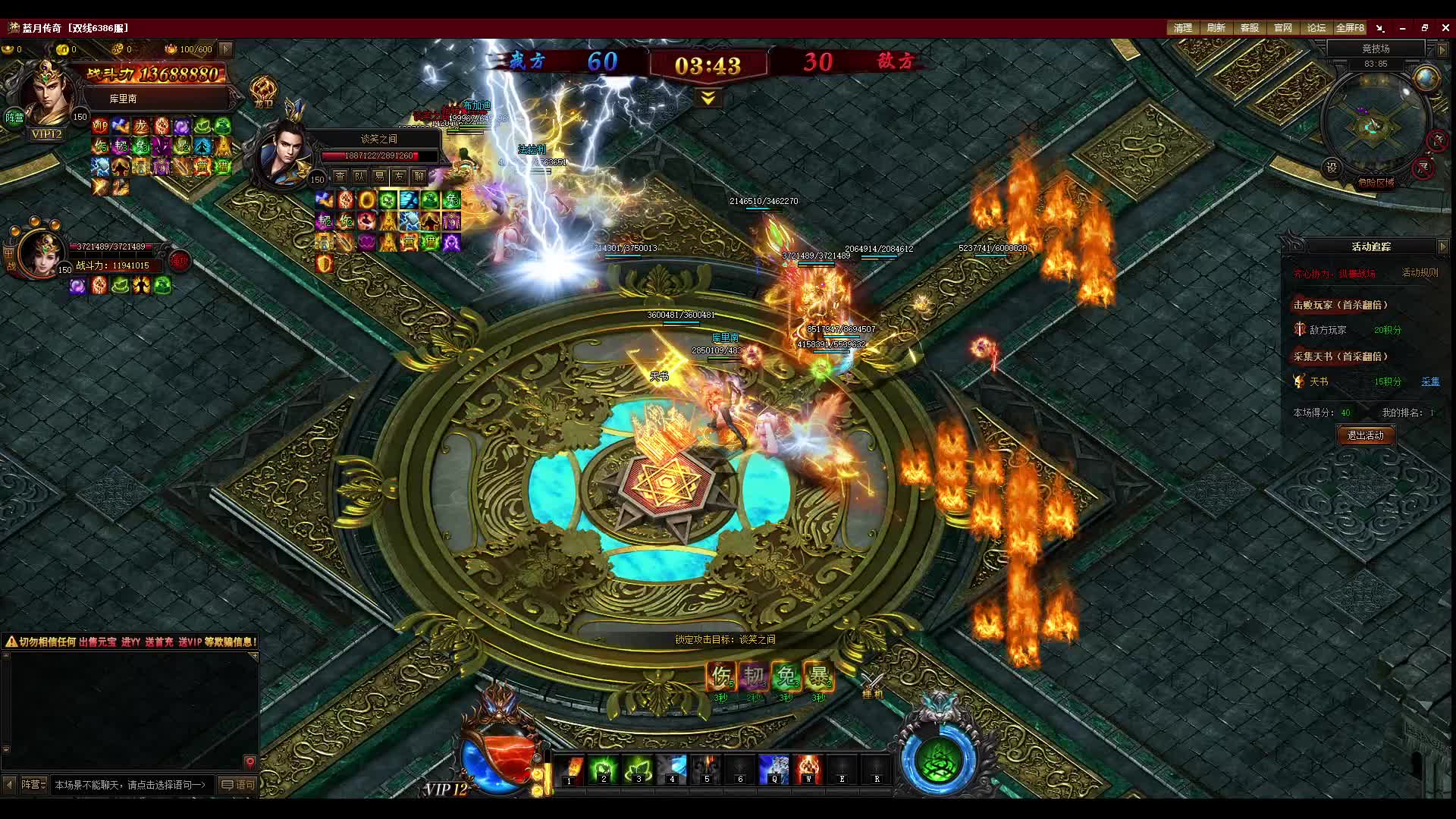Collapse the 活动追踪 activity tracker panel arrow
The width and height of the screenshot is (1456, 819).
(x=1442, y=246)
